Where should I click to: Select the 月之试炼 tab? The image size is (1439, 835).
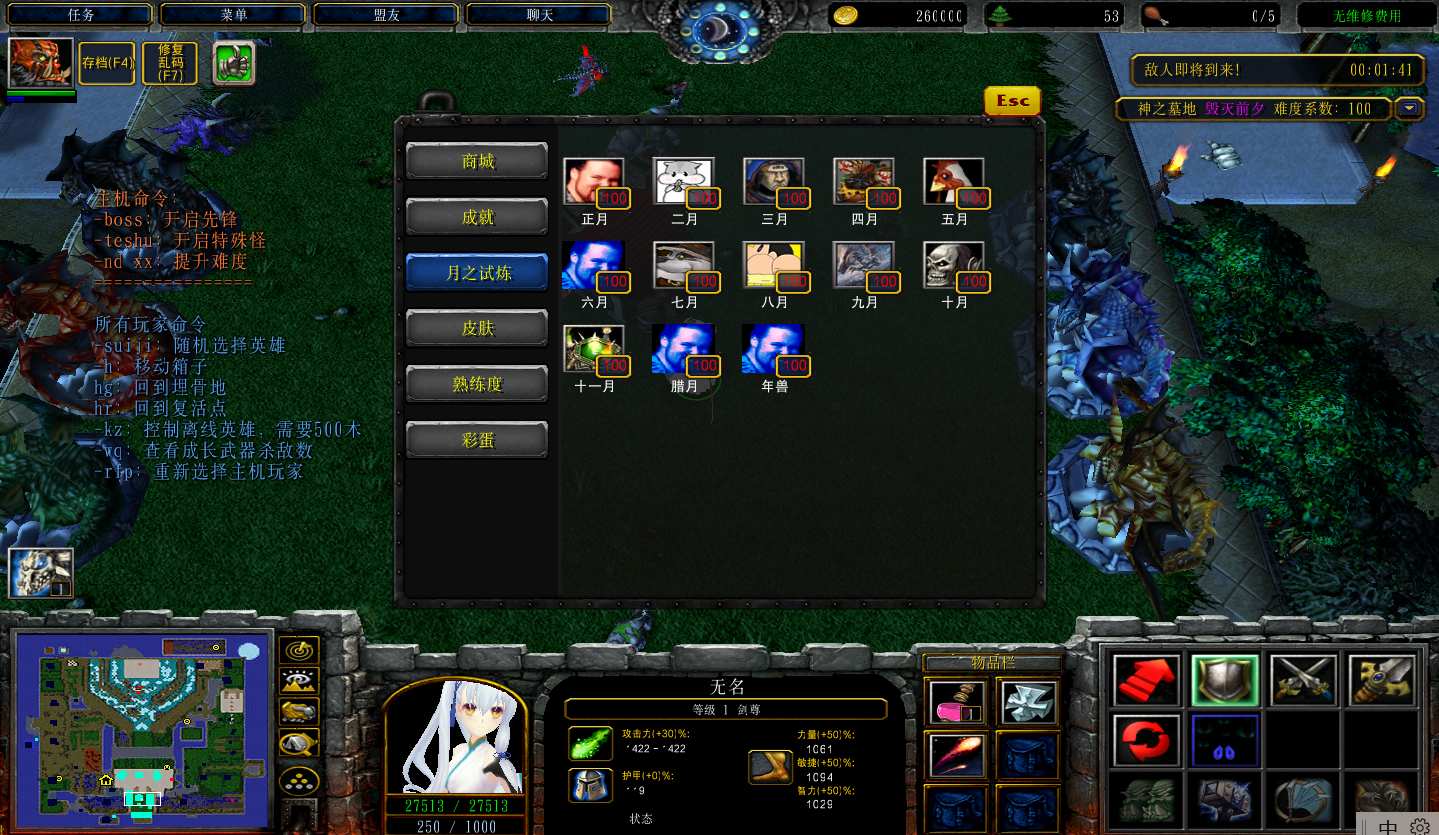[477, 273]
